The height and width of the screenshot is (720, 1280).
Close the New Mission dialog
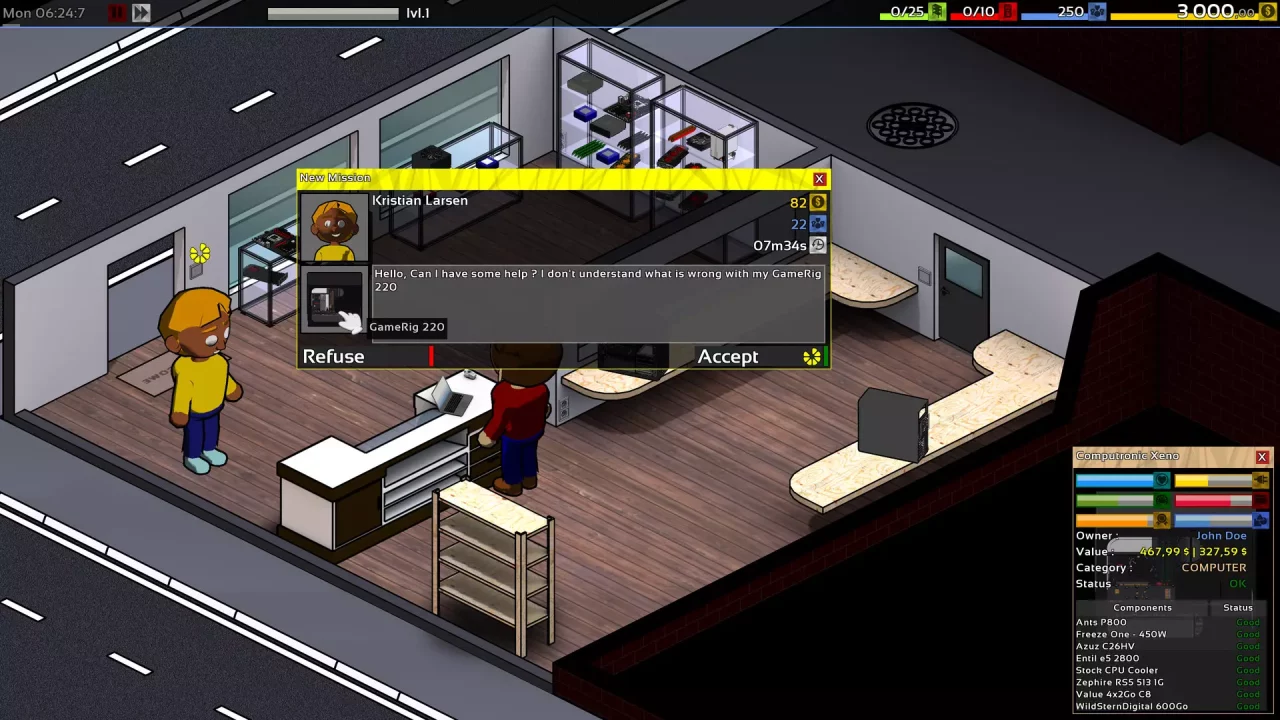(x=820, y=179)
